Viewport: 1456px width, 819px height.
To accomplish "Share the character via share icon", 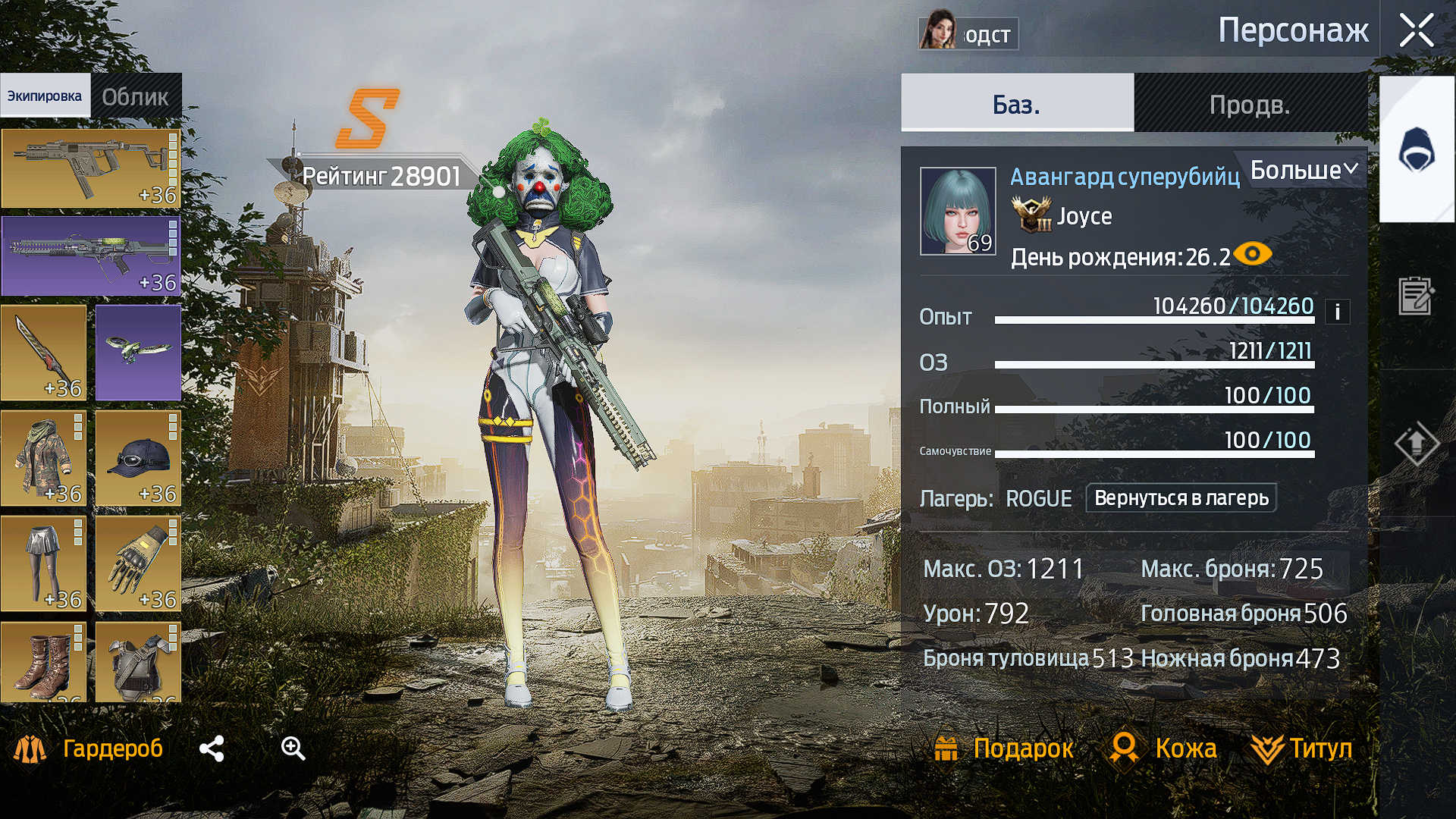I will pyautogui.click(x=212, y=748).
